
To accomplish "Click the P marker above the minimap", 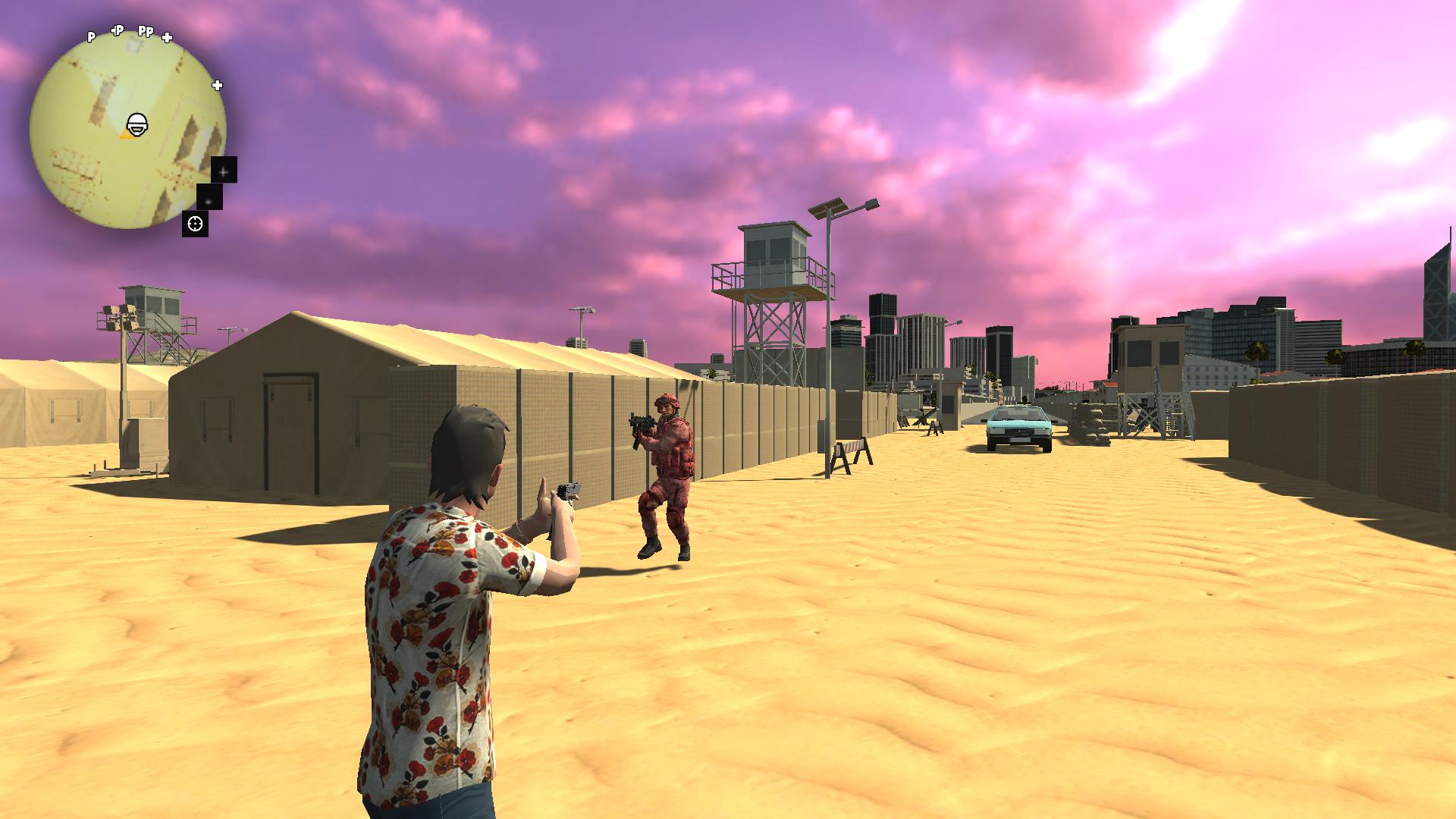I will click(91, 36).
